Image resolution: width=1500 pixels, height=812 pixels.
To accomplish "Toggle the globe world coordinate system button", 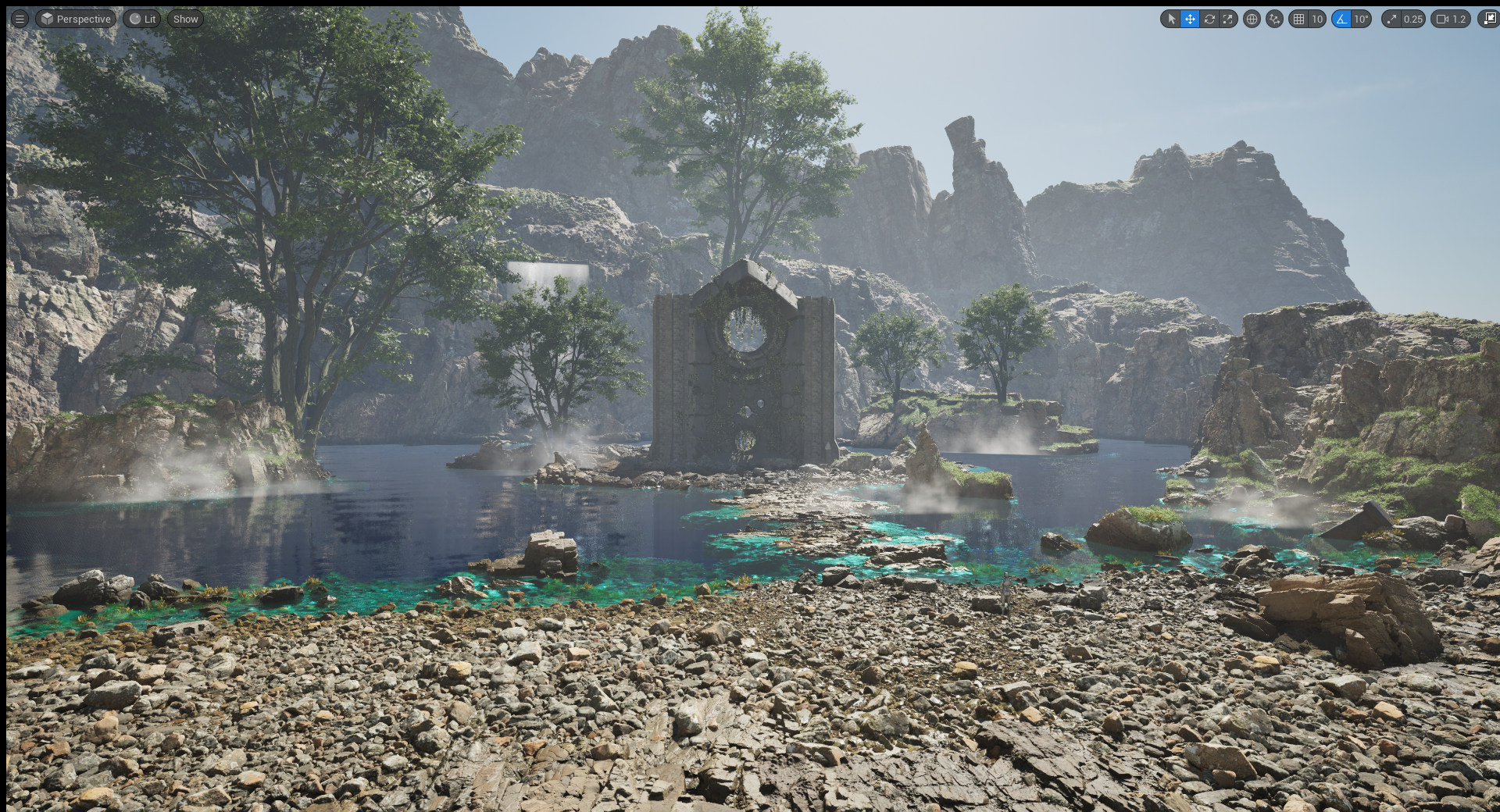I will (x=1252, y=19).
